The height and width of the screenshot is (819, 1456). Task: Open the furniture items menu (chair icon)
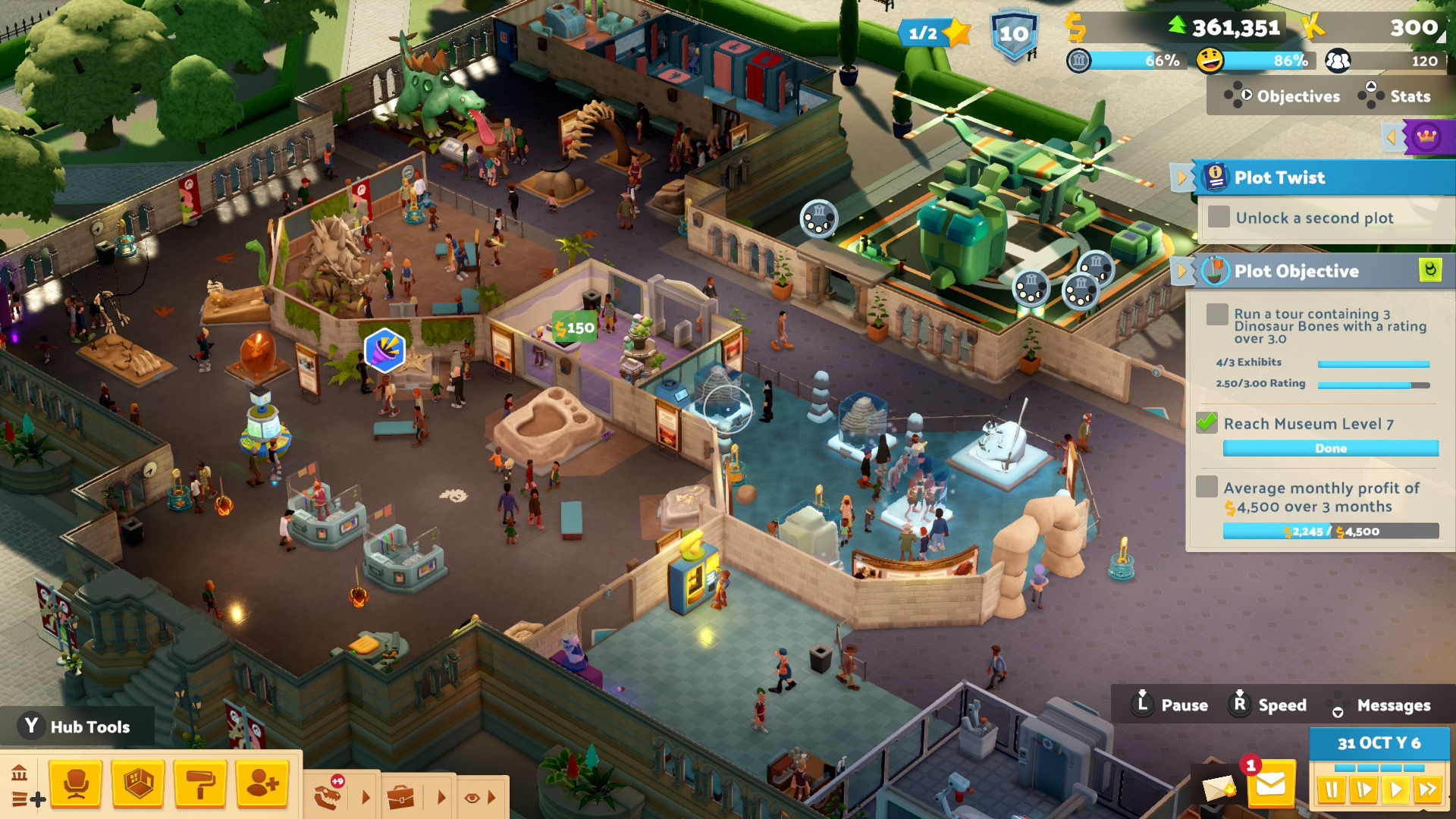point(76,784)
